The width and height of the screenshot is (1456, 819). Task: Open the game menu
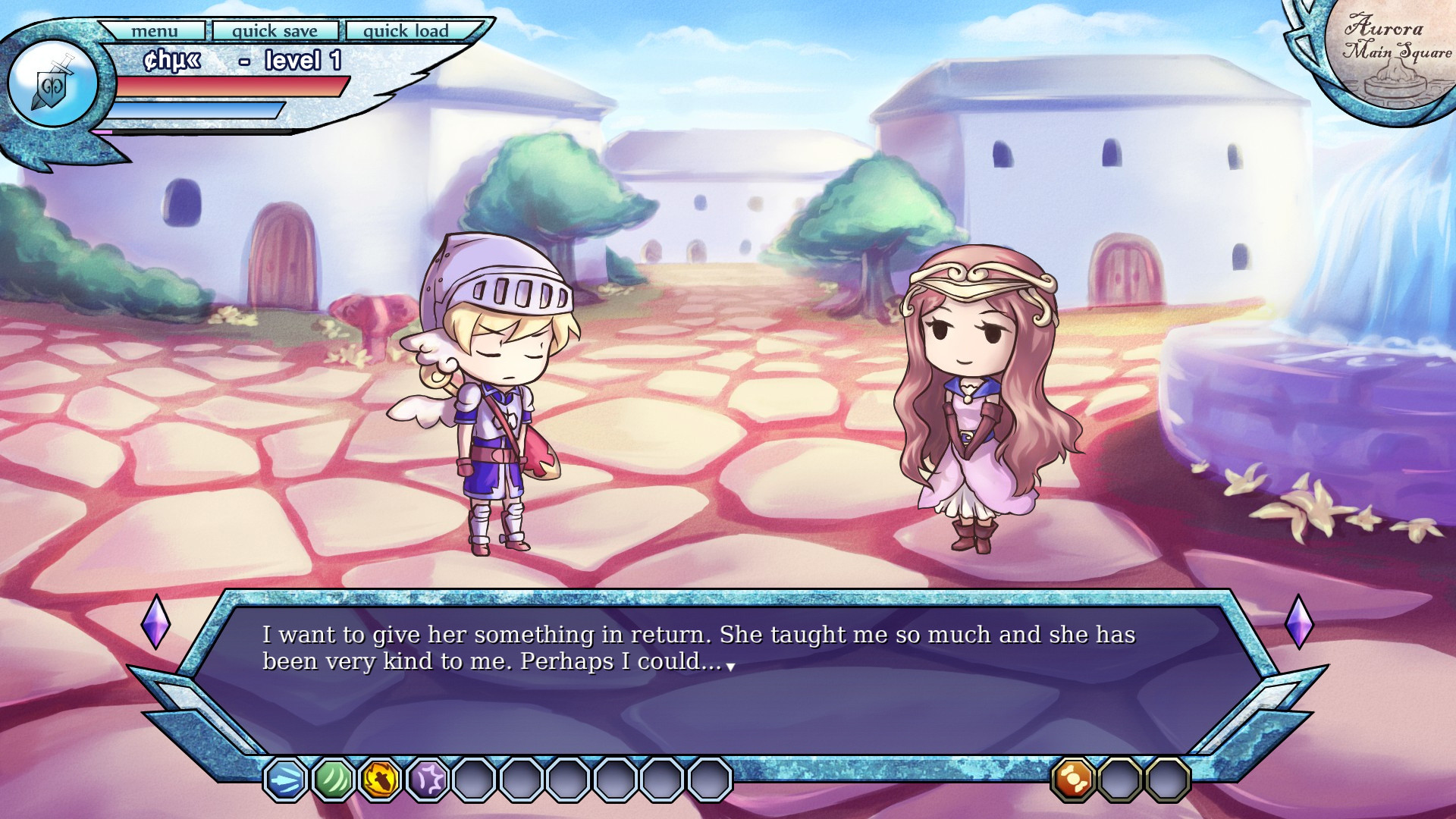click(154, 31)
